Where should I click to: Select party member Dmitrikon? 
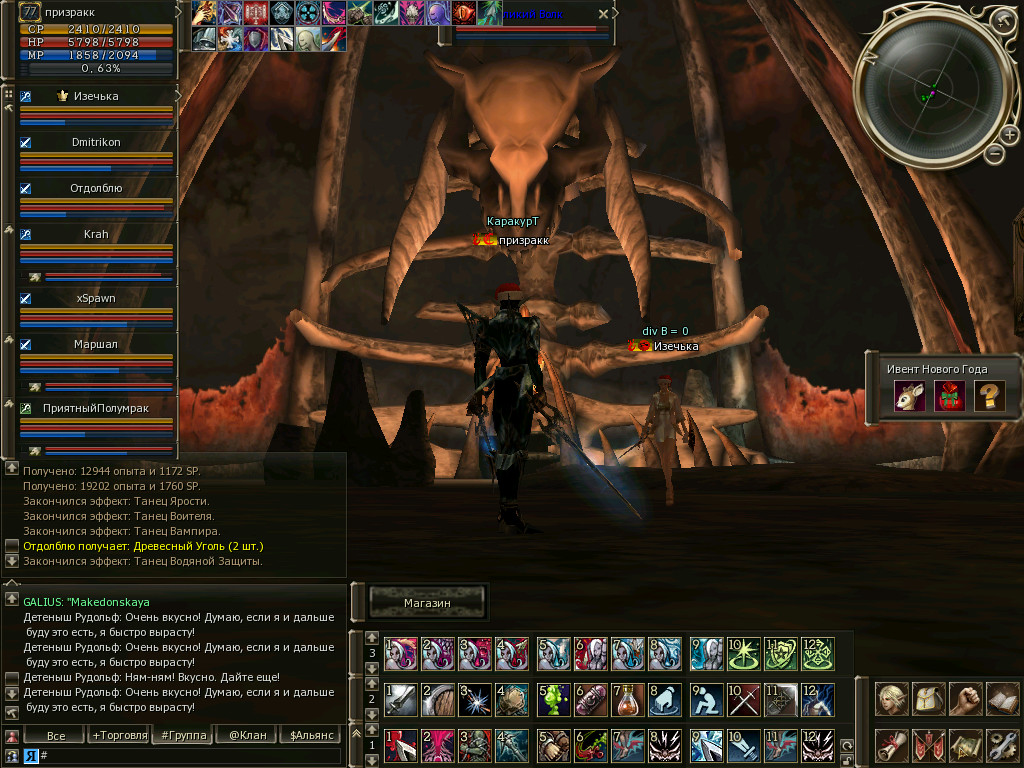(x=96, y=142)
